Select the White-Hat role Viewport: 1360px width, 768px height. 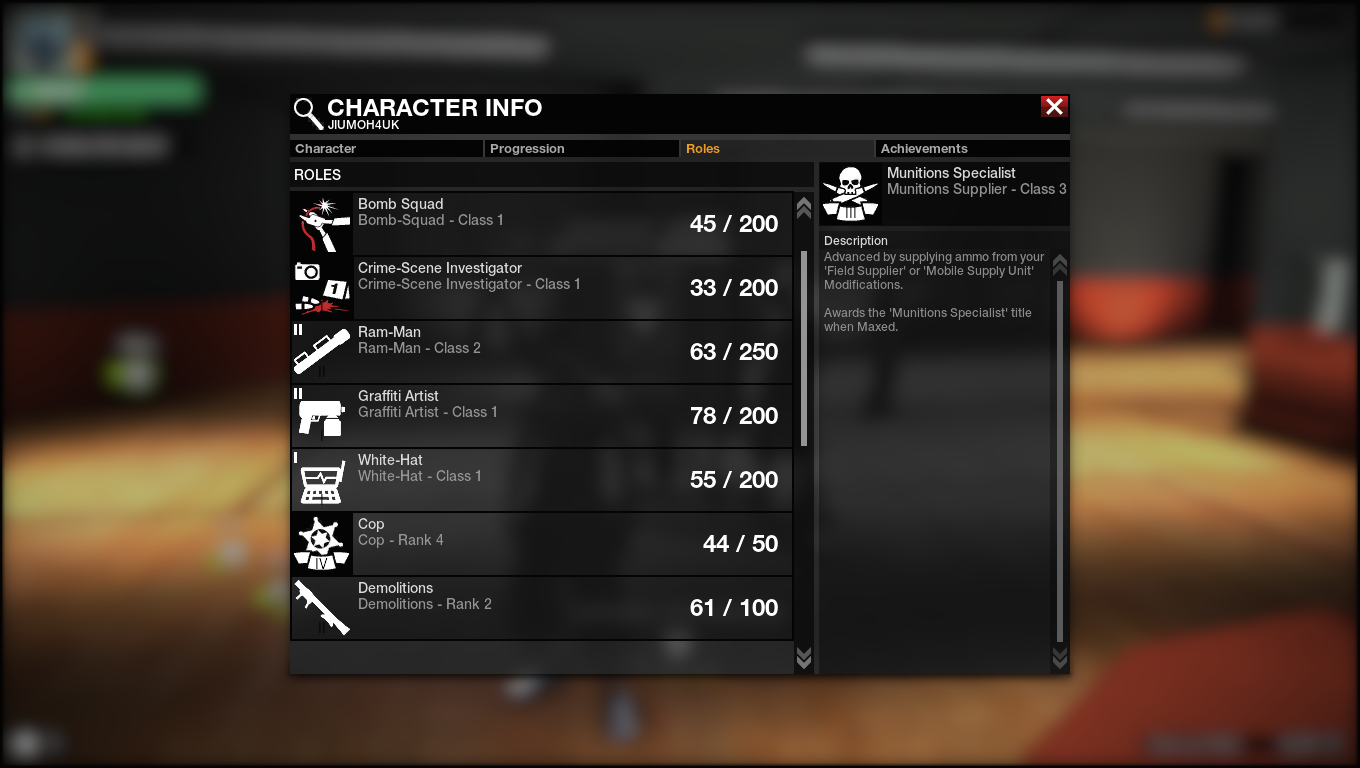pyautogui.click(x=541, y=480)
